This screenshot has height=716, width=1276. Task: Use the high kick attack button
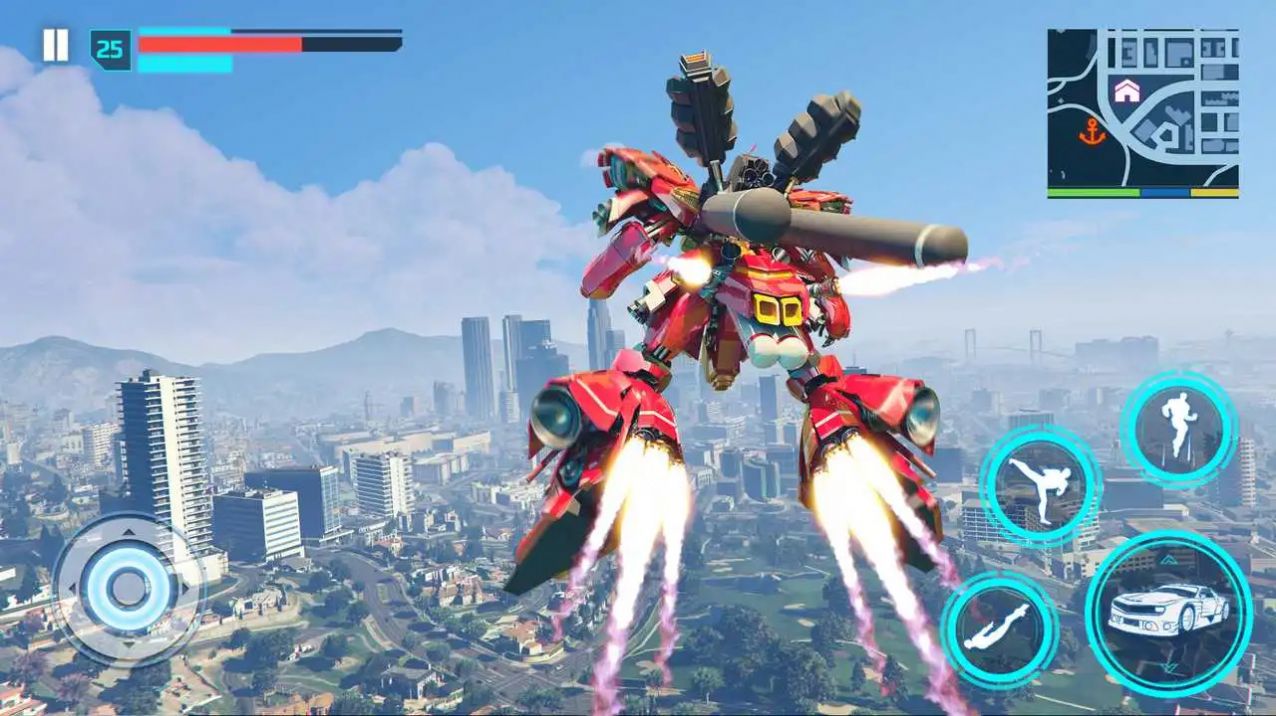1040,487
